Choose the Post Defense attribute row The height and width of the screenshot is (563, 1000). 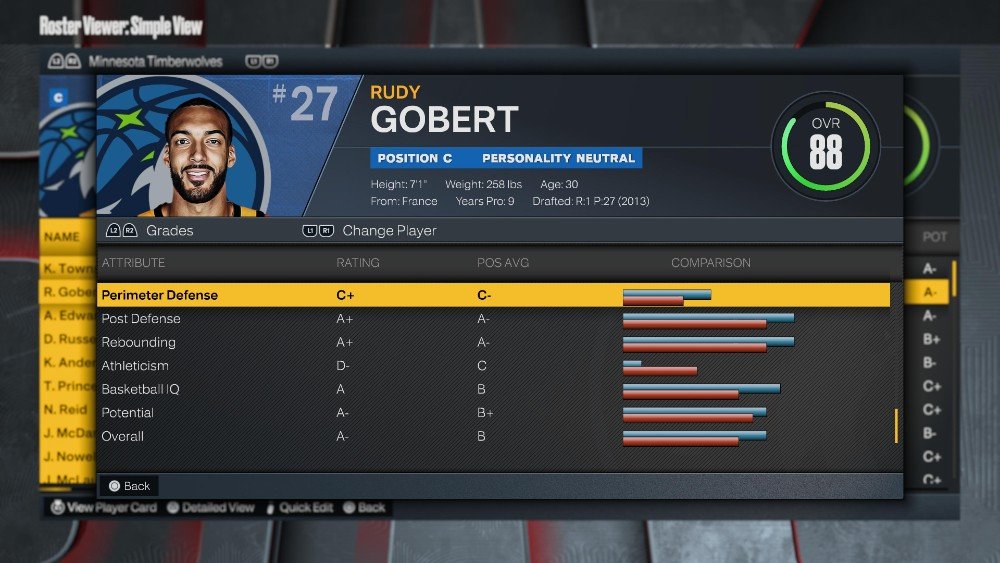pyautogui.click(x=141, y=319)
